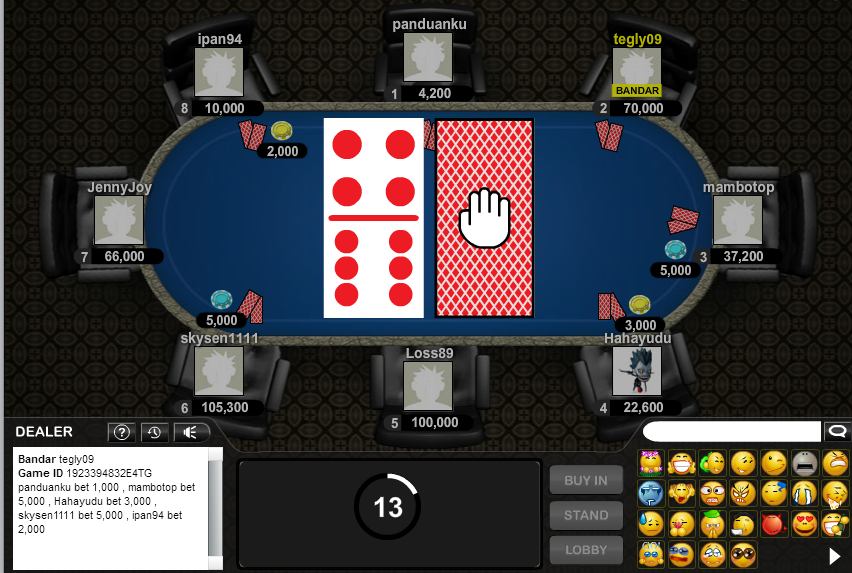This screenshot has height=573, width=852.
Task: Focus the chat text input field
Action: (x=731, y=431)
